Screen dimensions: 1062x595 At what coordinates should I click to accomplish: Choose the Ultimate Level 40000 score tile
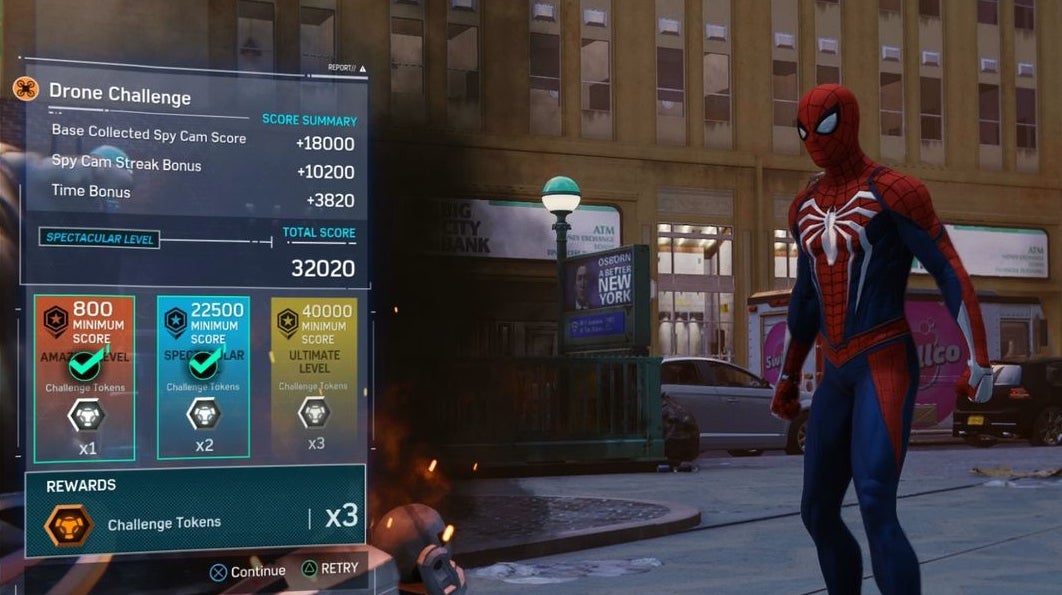click(314, 376)
